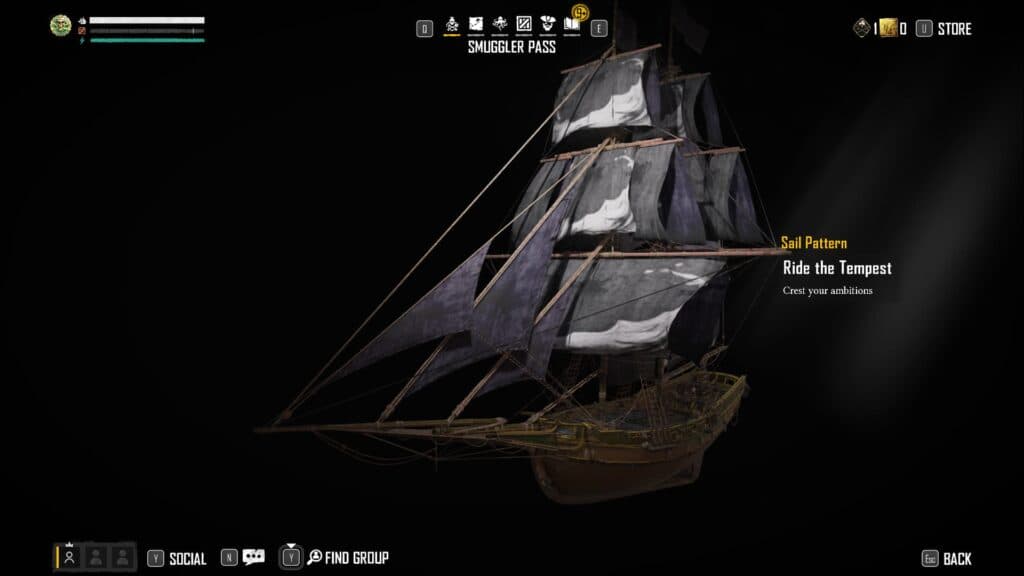Image resolution: width=1024 pixels, height=576 pixels.
Task: Switch to the map tab icon
Action: click(476, 24)
